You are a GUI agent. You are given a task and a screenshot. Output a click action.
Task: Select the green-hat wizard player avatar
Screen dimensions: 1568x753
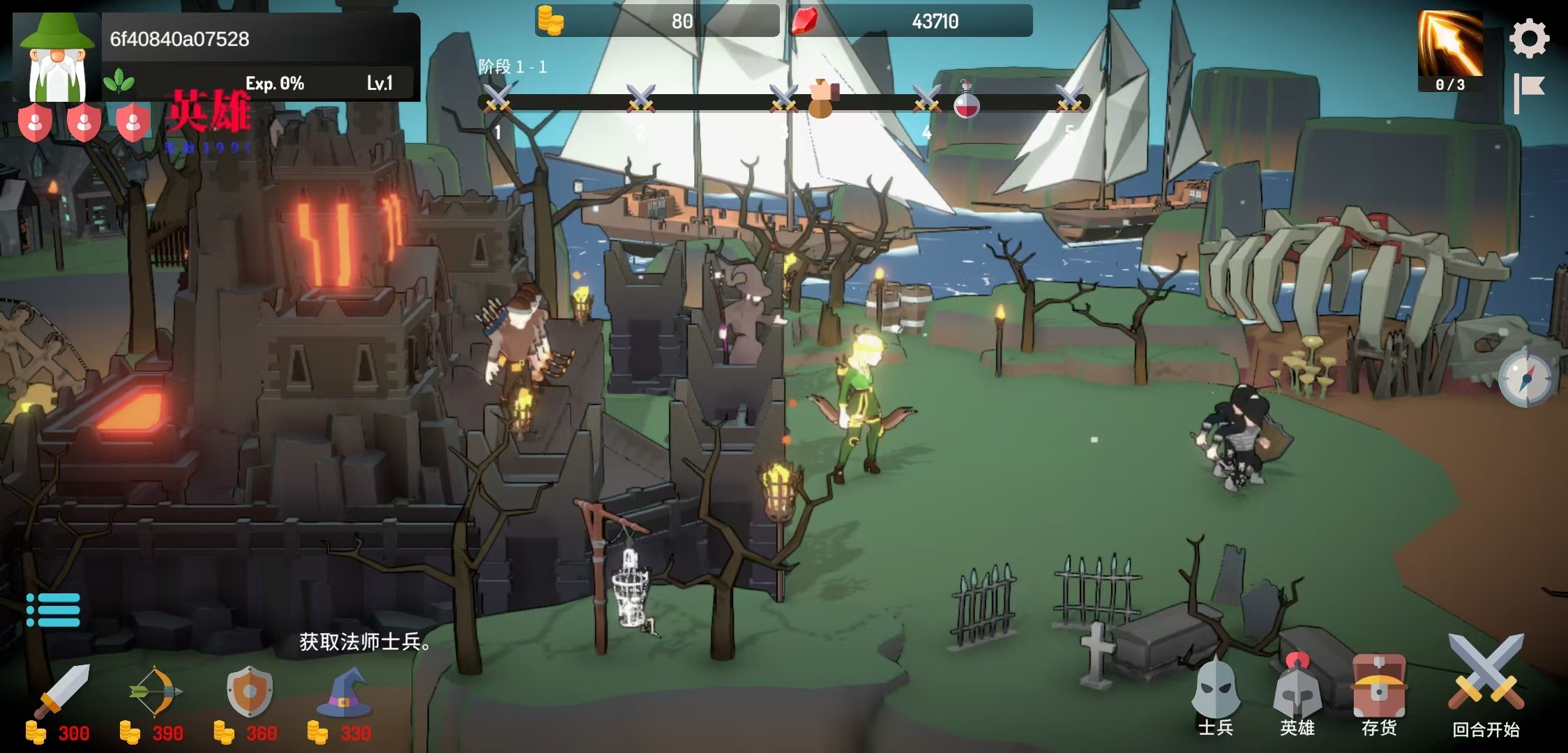coord(57,58)
